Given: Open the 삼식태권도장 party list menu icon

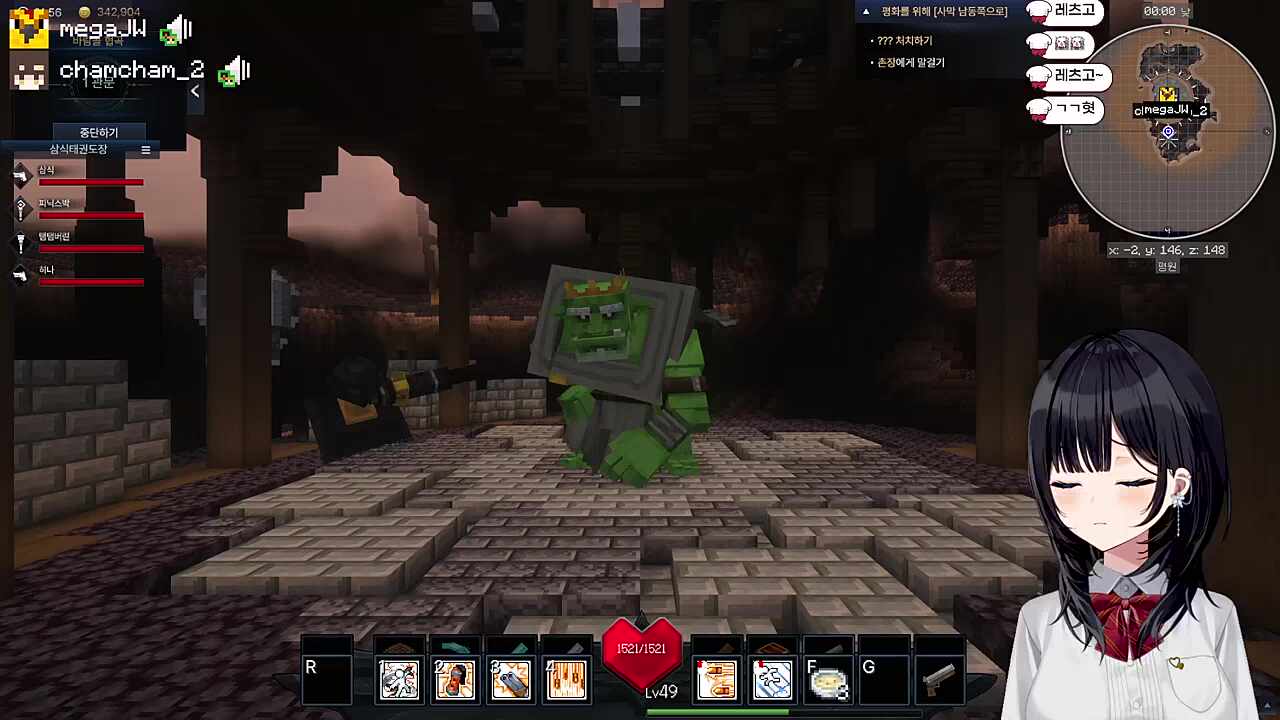Looking at the screenshot, I should [145, 150].
